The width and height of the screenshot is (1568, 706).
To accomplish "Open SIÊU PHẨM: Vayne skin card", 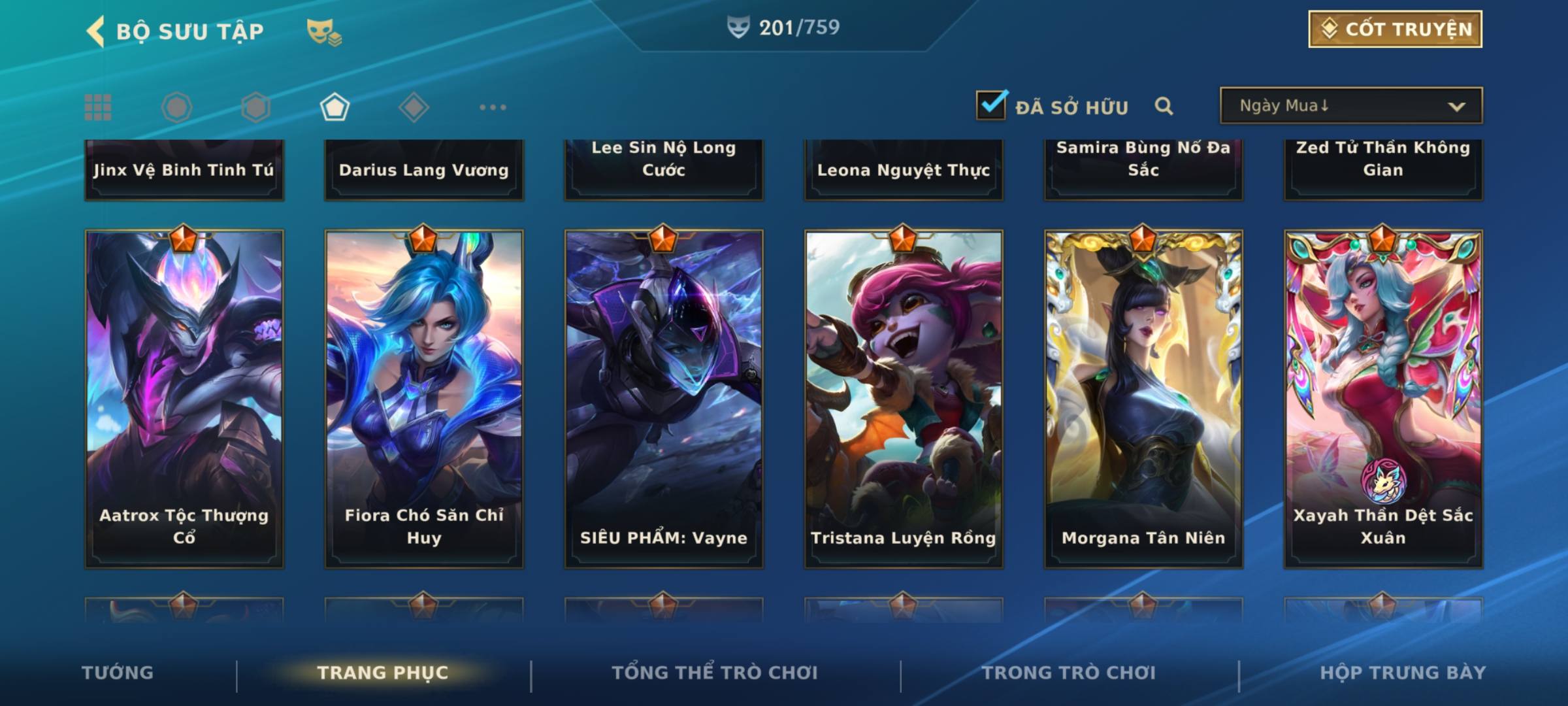I will 664,399.
